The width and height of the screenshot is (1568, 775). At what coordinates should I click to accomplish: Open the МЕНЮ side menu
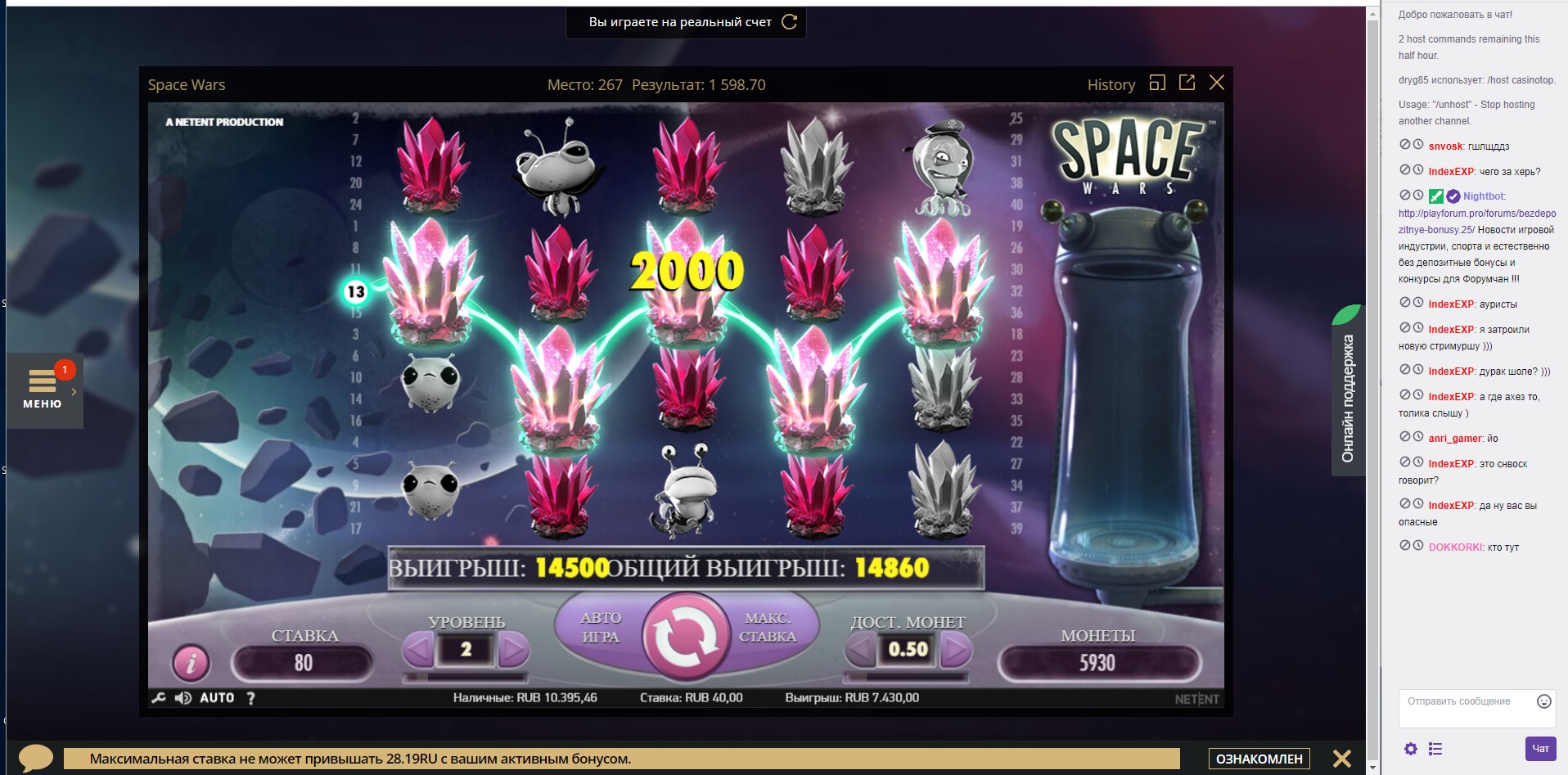(43, 390)
